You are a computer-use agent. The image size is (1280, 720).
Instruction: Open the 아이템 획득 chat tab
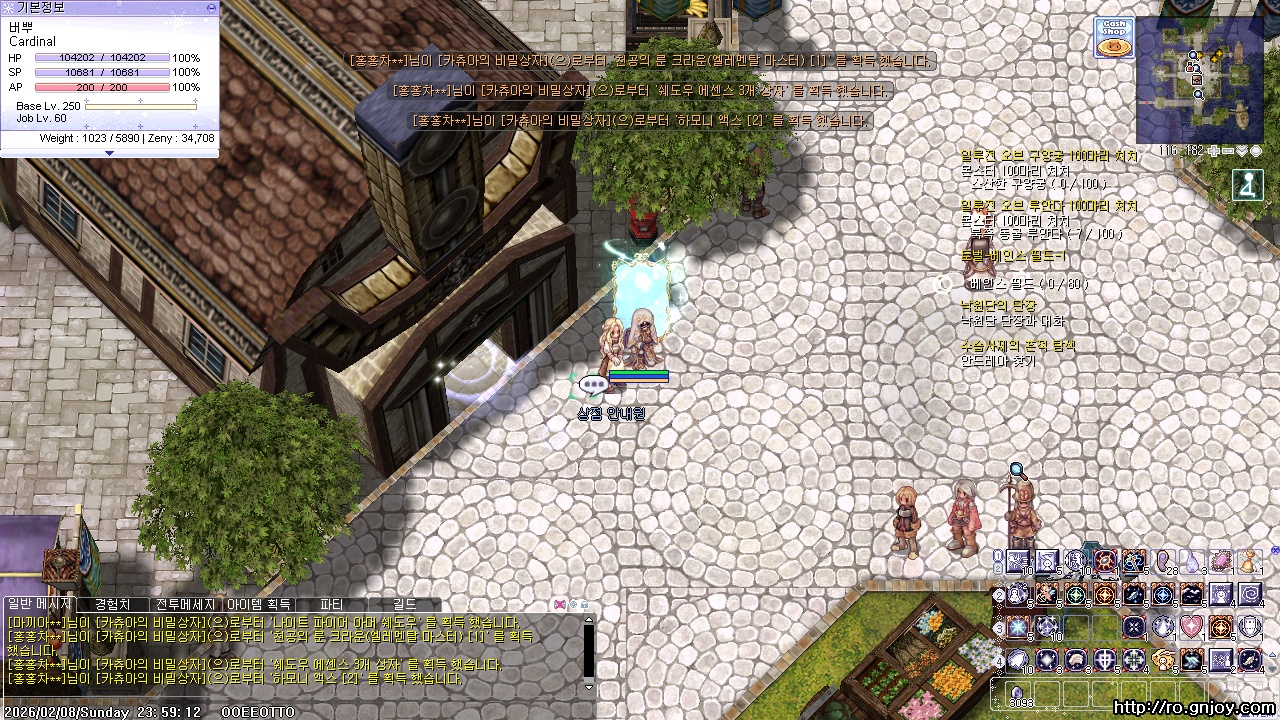coord(259,605)
